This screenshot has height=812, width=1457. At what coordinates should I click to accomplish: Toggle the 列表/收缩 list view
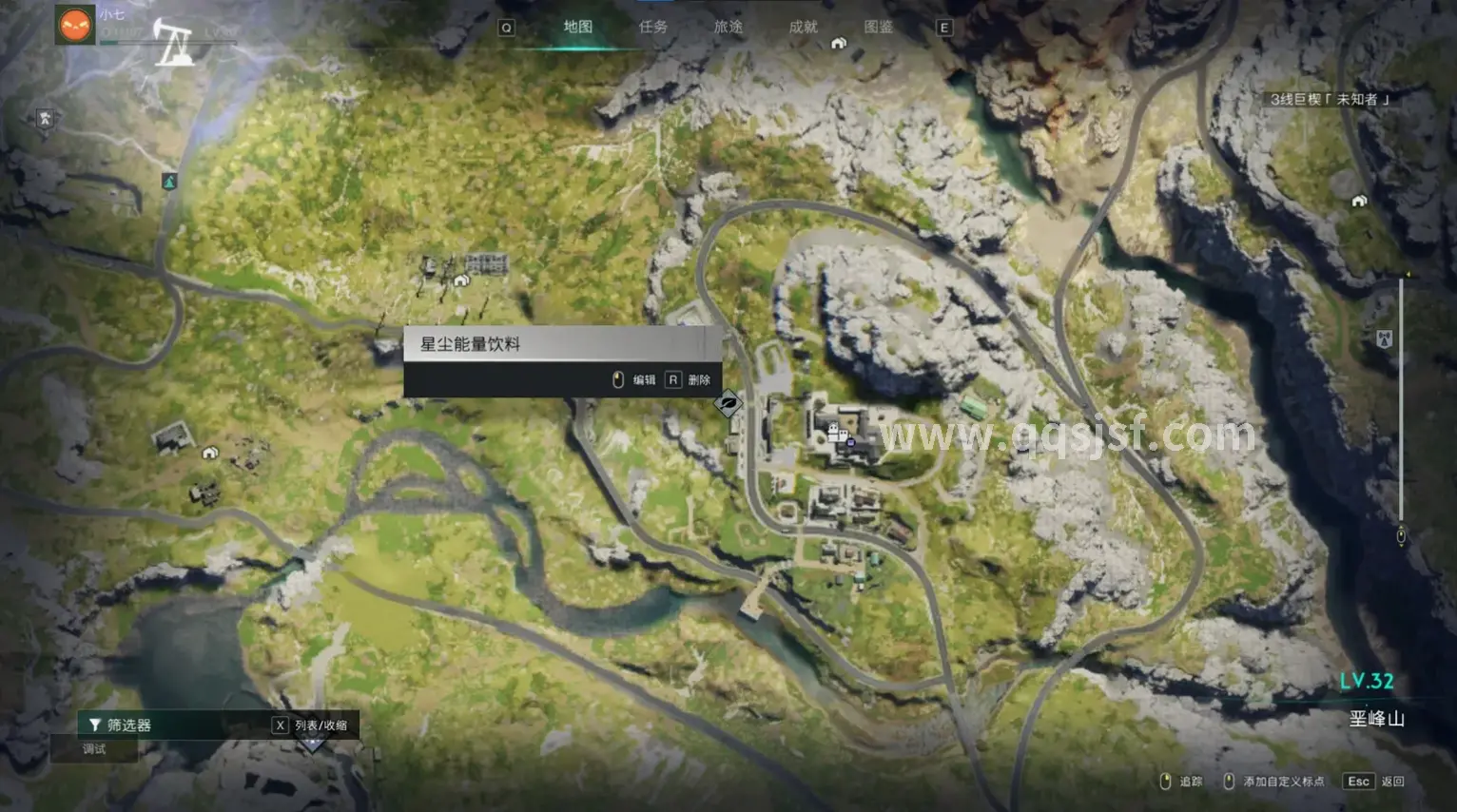pos(312,725)
